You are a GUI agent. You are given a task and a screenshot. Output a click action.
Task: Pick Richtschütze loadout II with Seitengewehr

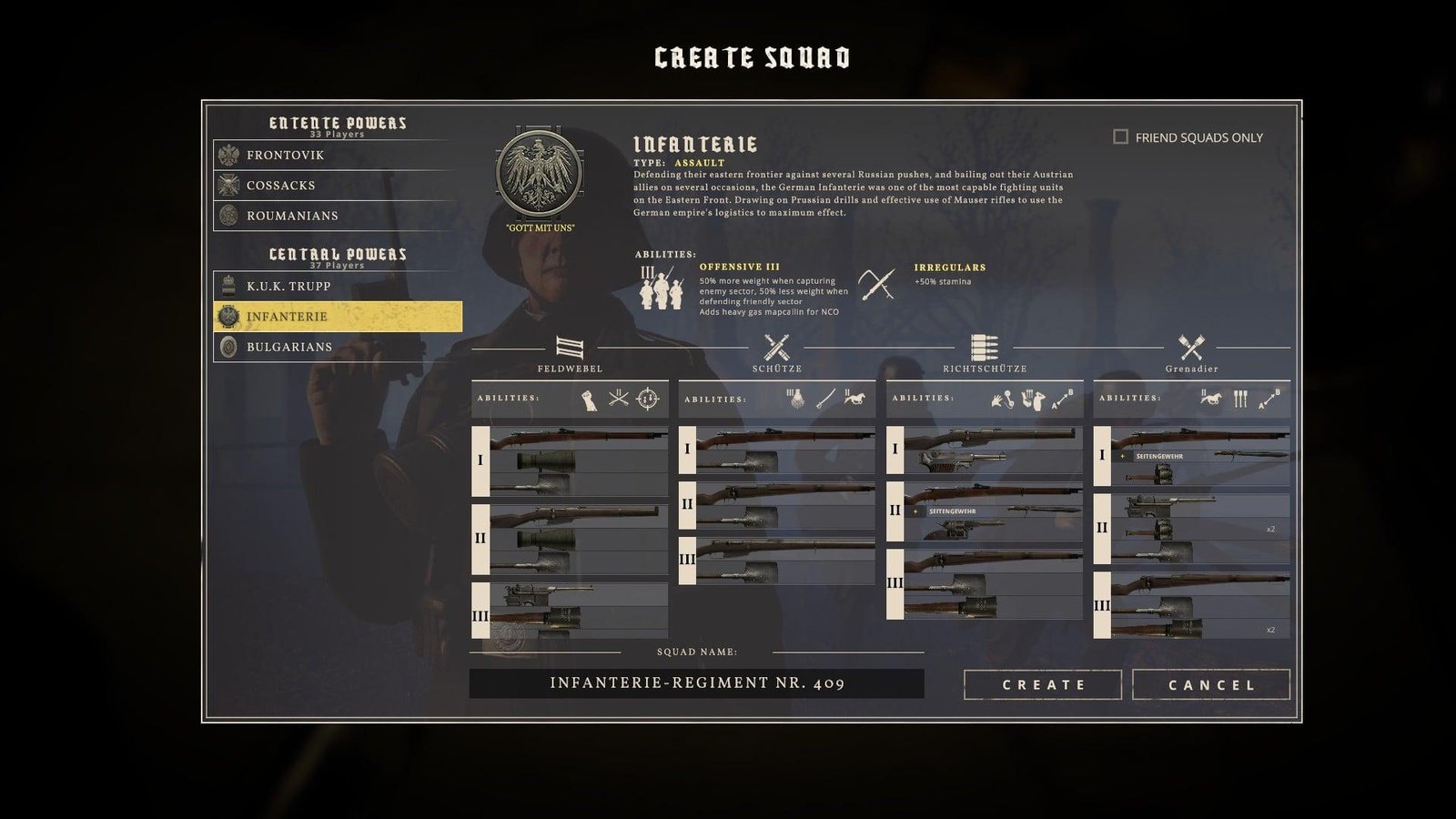(986, 511)
